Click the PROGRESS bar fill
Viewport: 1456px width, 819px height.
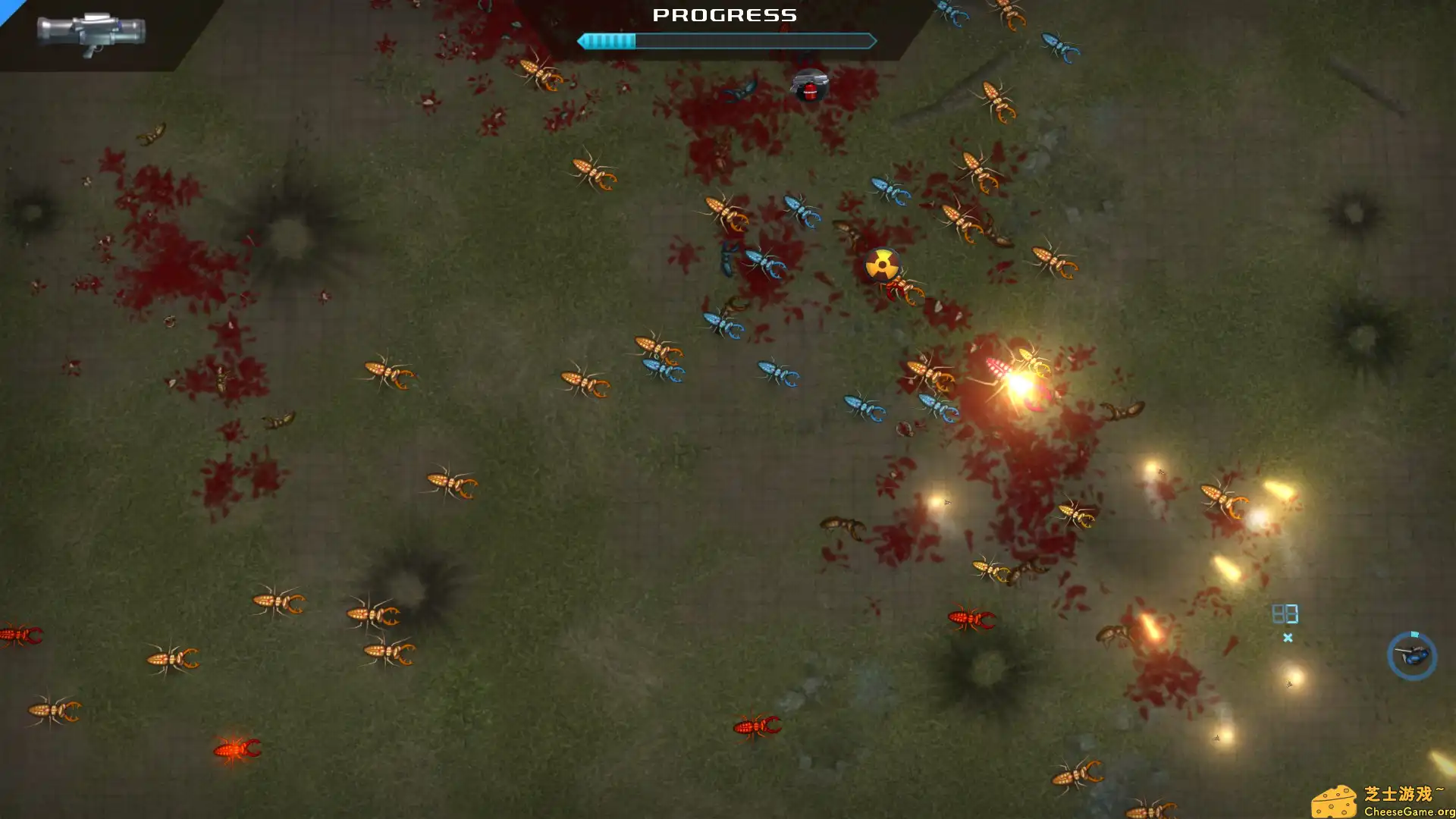pos(607,41)
